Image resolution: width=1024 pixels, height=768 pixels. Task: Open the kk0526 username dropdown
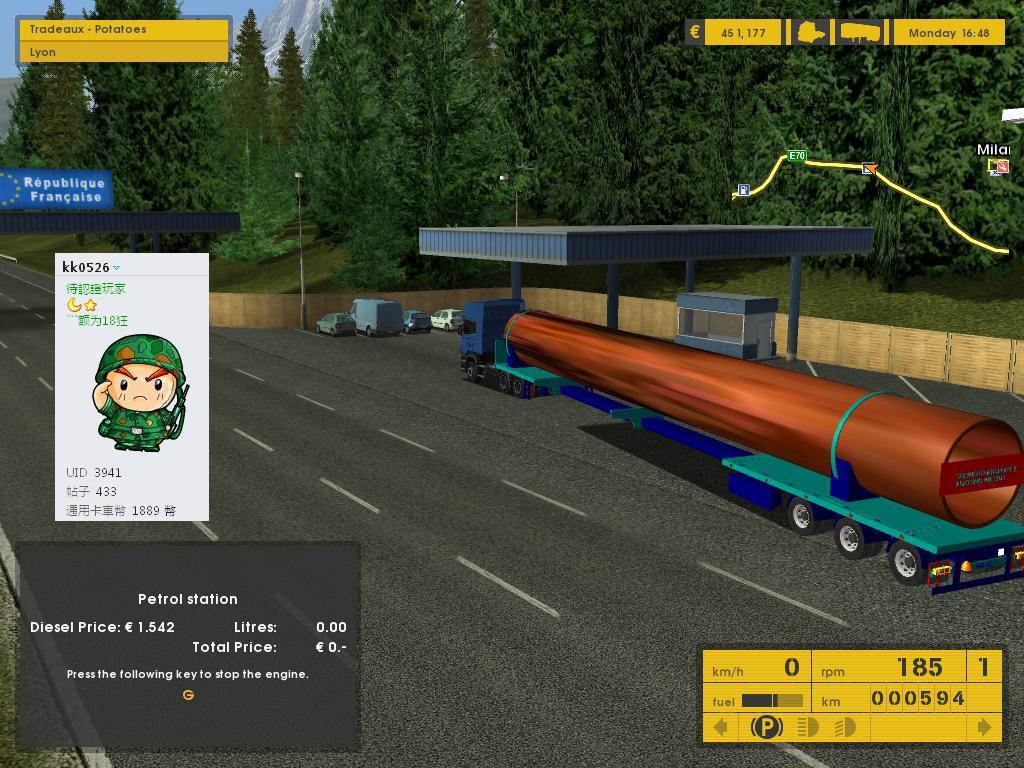117,268
